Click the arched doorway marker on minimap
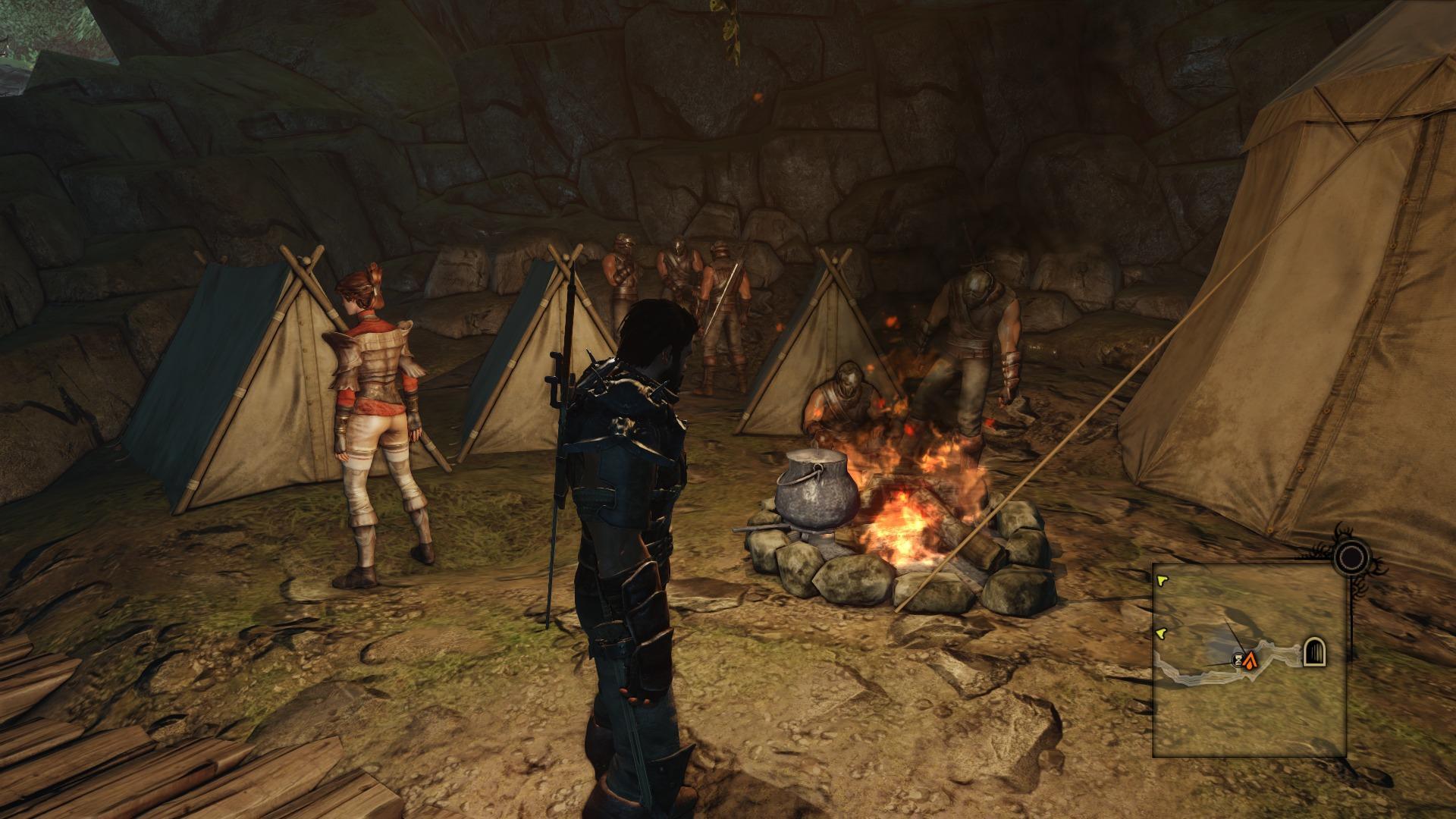The width and height of the screenshot is (1456, 819). (1314, 651)
